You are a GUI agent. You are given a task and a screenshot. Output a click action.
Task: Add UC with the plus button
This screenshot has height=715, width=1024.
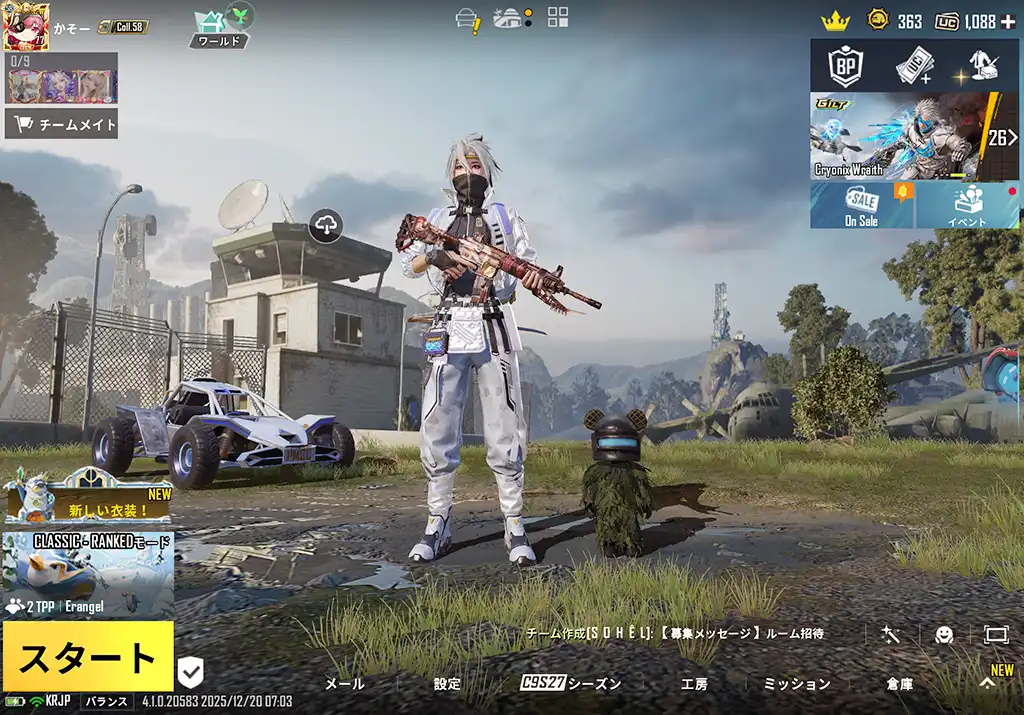[x=1007, y=21]
